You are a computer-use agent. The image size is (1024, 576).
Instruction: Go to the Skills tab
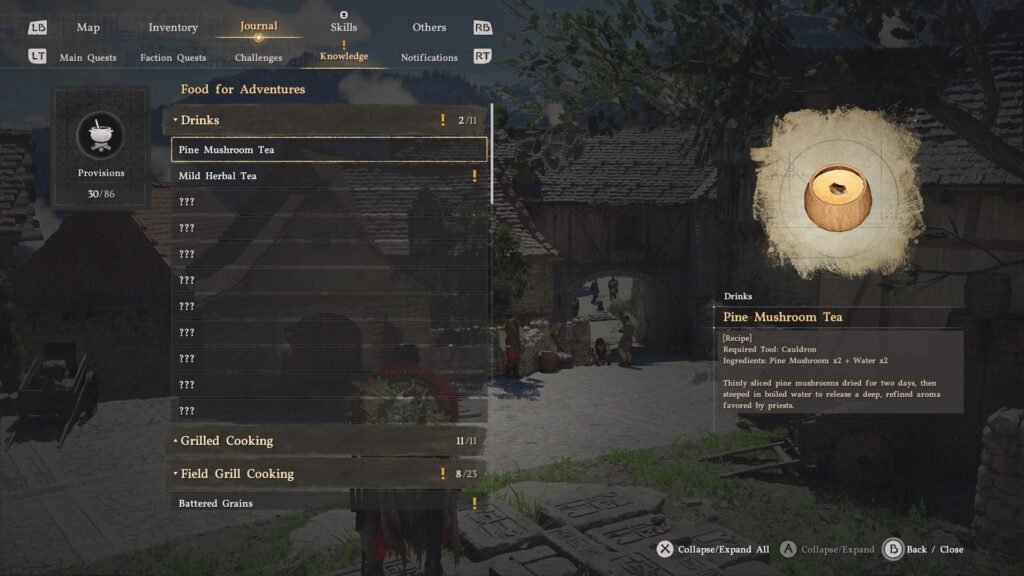coord(344,27)
